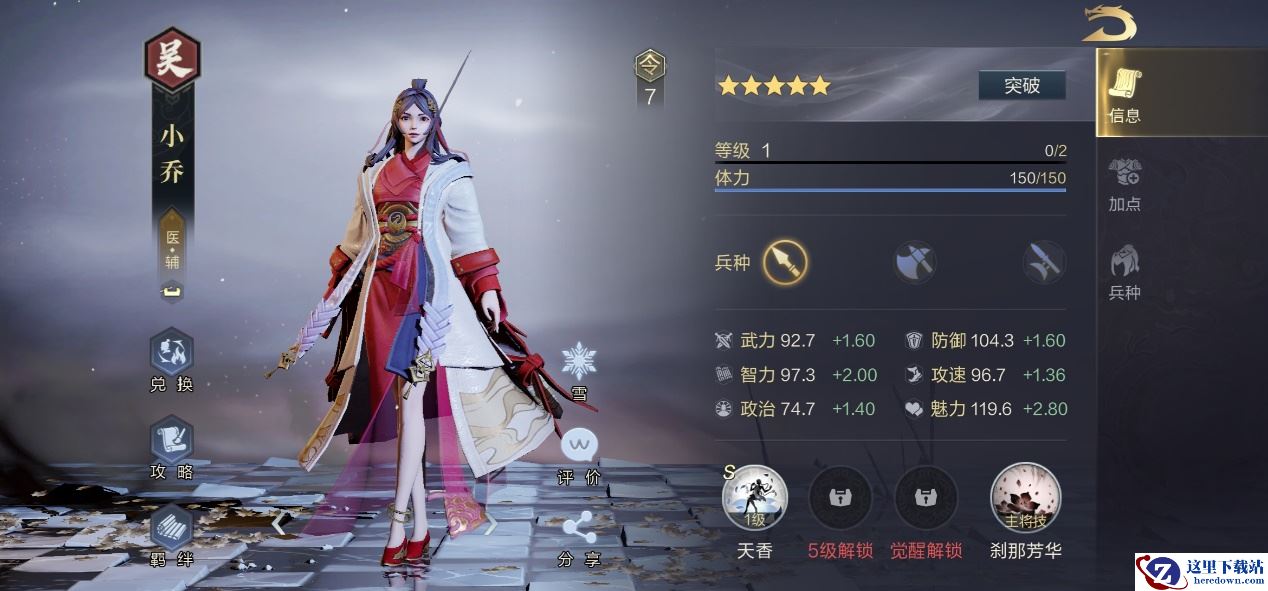Choose the axe troop type icon
The height and width of the screenshot is (591, 1268).
[914, 263]
